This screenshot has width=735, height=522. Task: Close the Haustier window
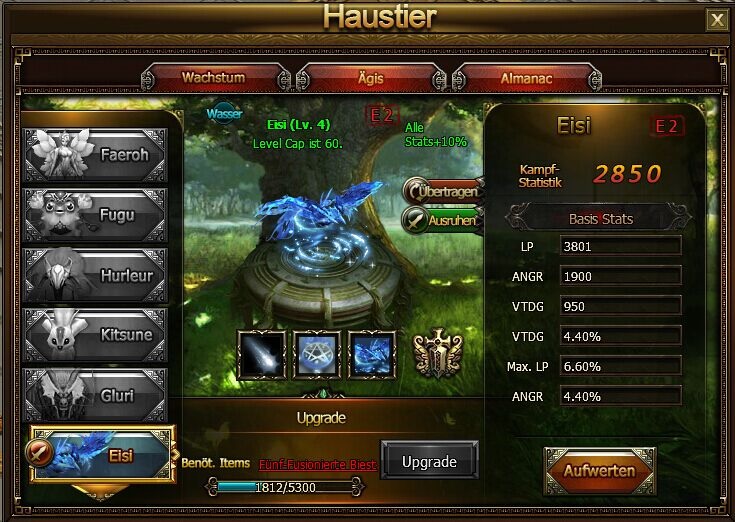[716, 19]
